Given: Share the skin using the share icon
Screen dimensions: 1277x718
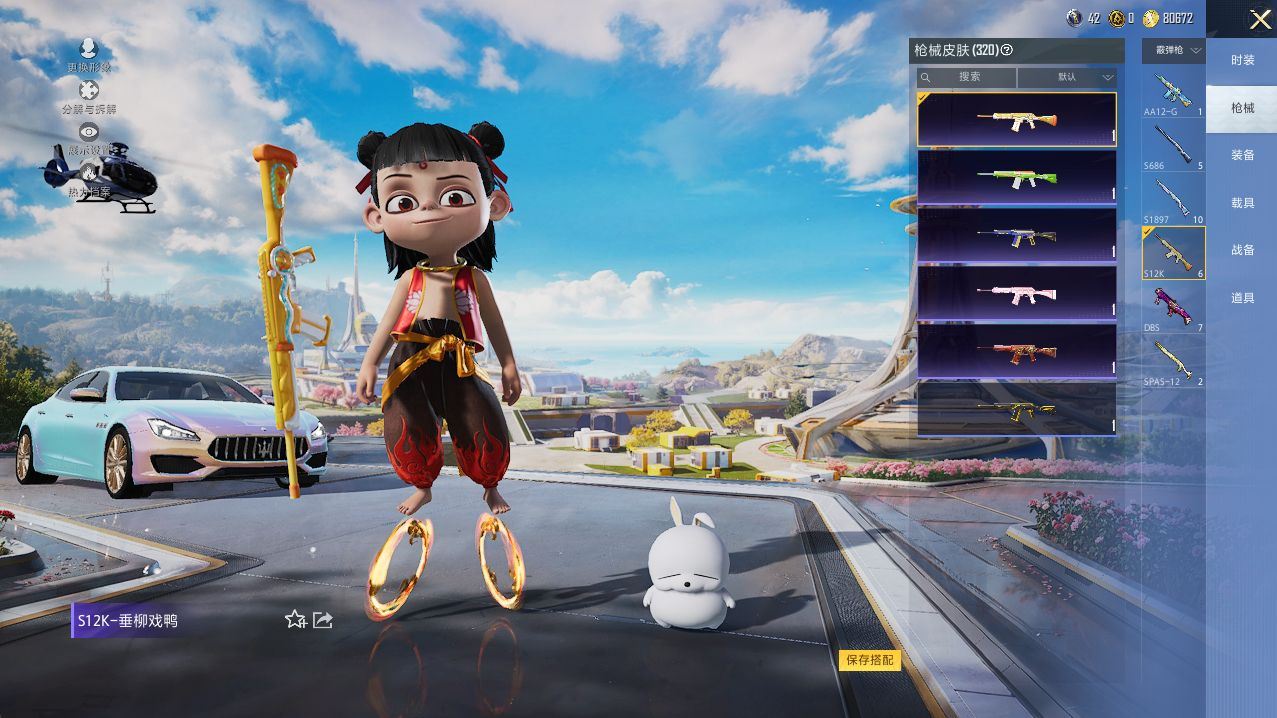Looking at the screenshot, I should (x=323, y=620).
